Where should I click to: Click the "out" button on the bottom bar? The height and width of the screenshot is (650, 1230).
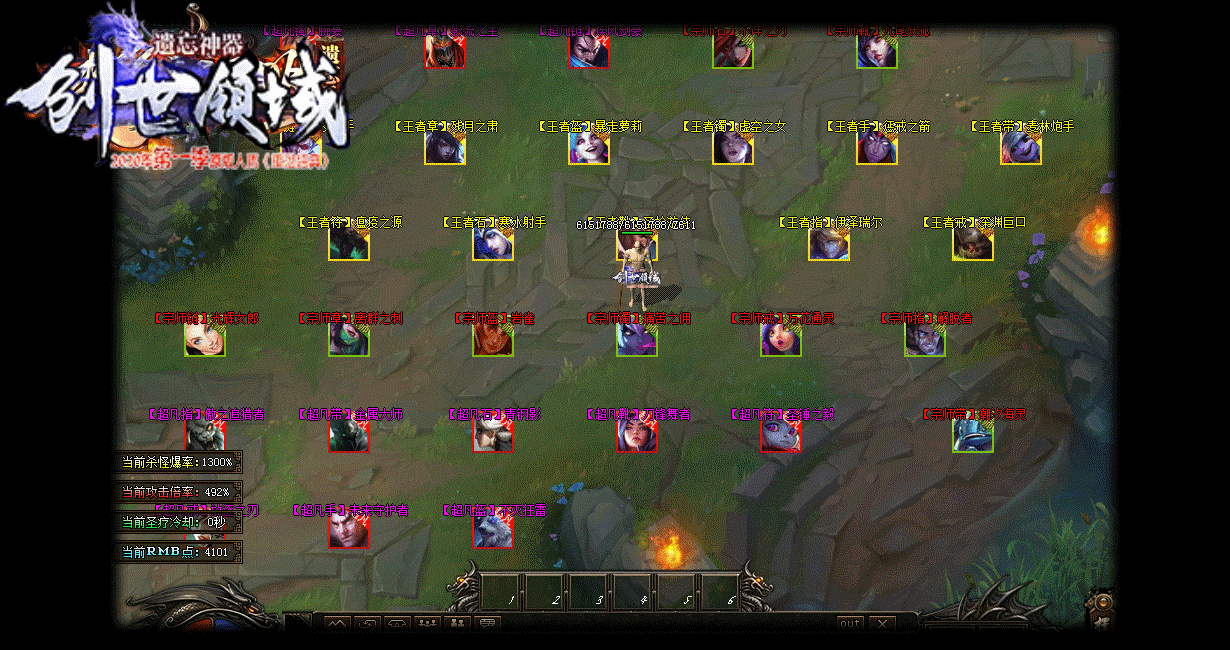point(850,623)
